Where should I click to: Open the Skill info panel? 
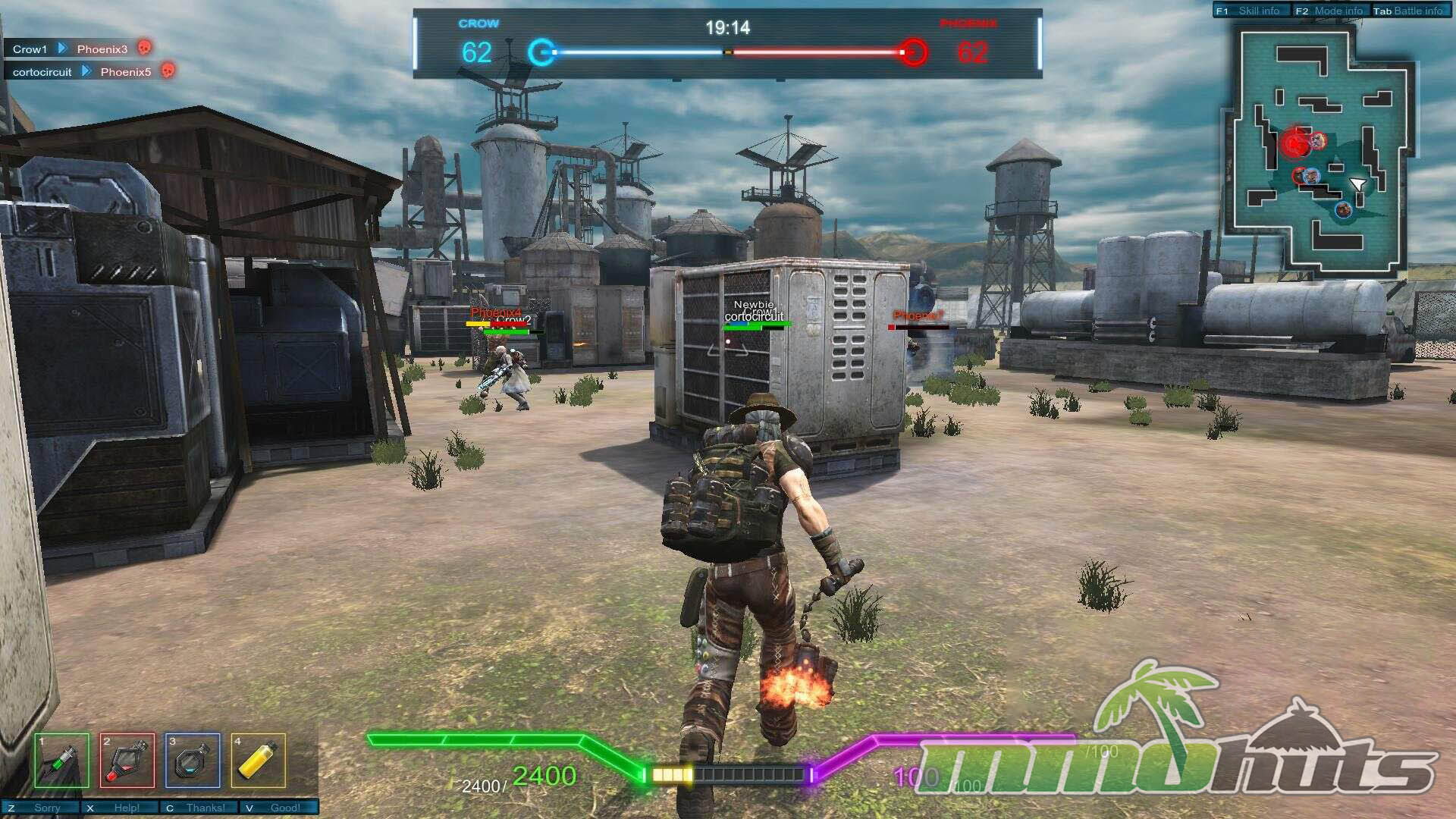coord(1251,11)
